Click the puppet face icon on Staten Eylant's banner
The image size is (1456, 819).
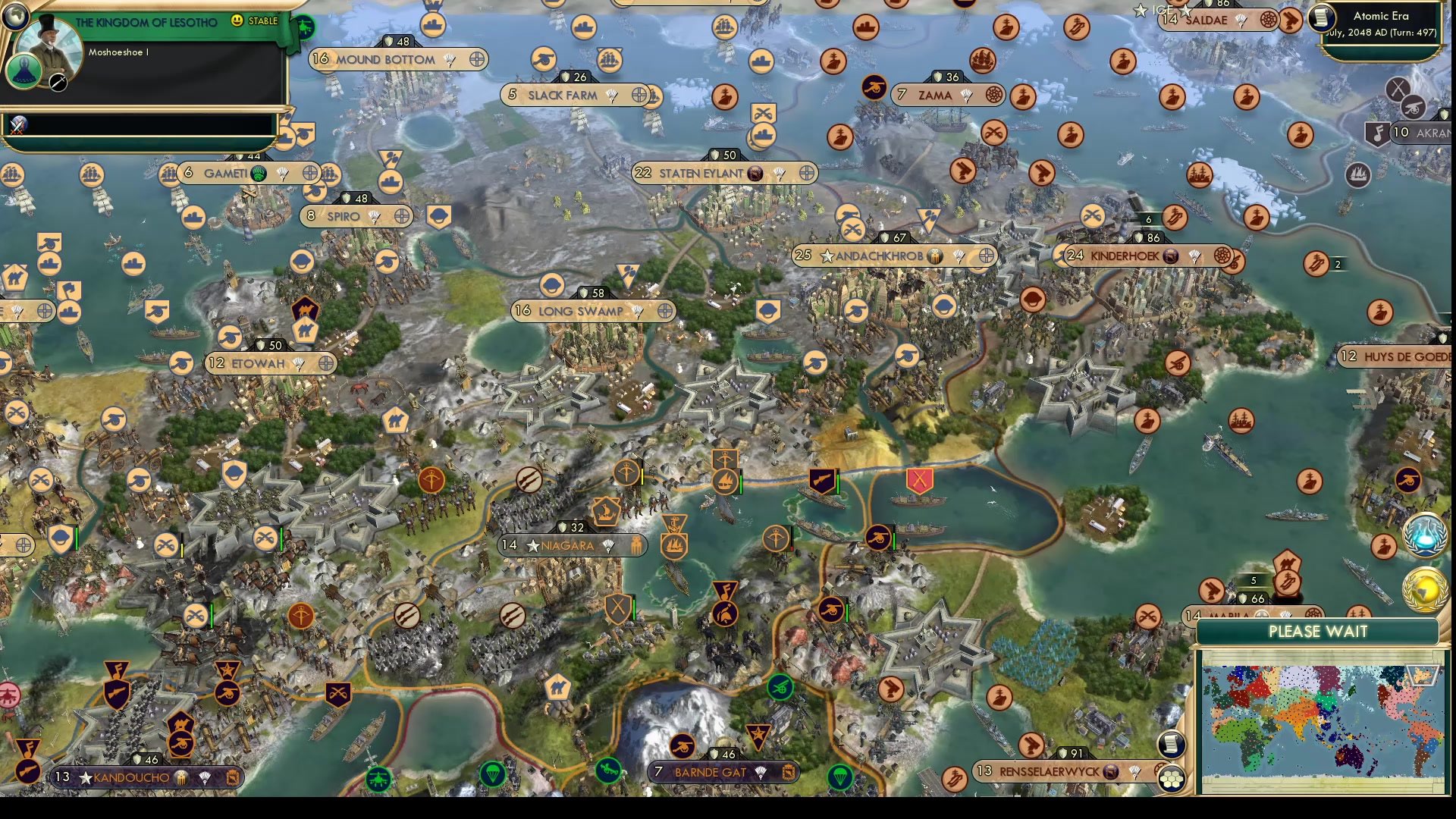(754, 173)
